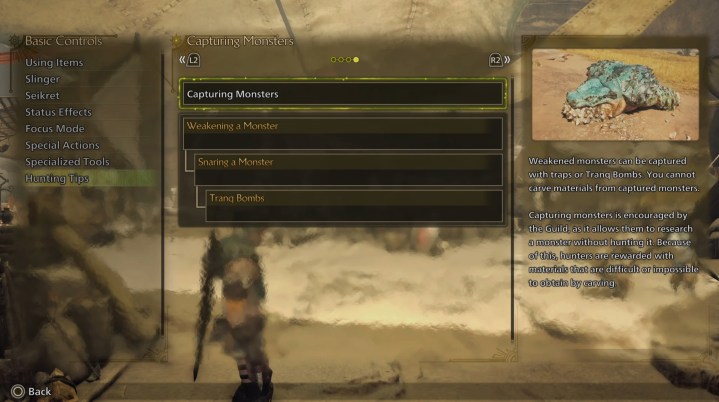
Task: Open the Slinger help topic
Action: coord(44,79)
